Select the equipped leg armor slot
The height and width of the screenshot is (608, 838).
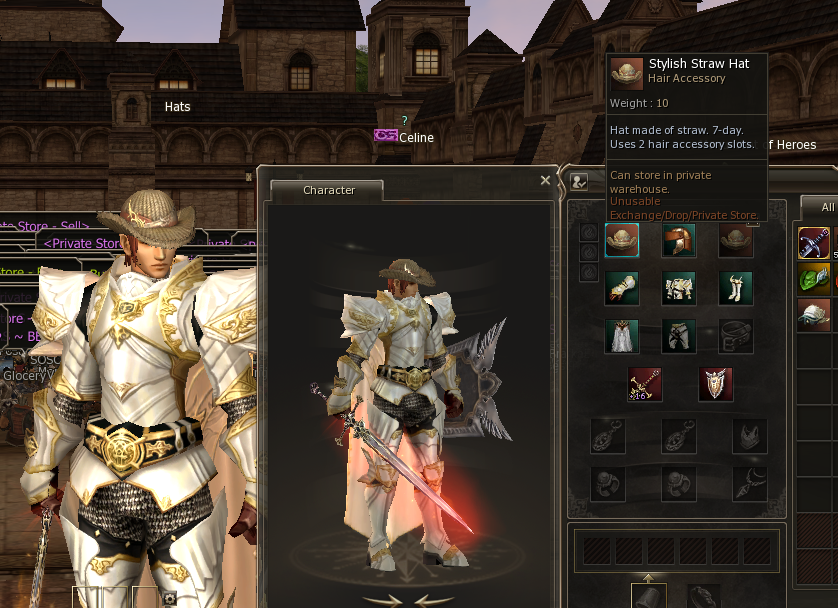(x=679, y=336)
